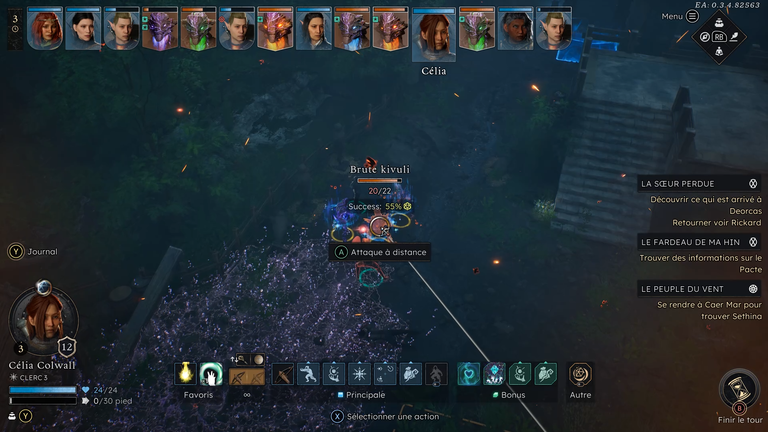End the turn with the hourglass button
This screenshot has width=768, height=432.
tap(739, 388)
